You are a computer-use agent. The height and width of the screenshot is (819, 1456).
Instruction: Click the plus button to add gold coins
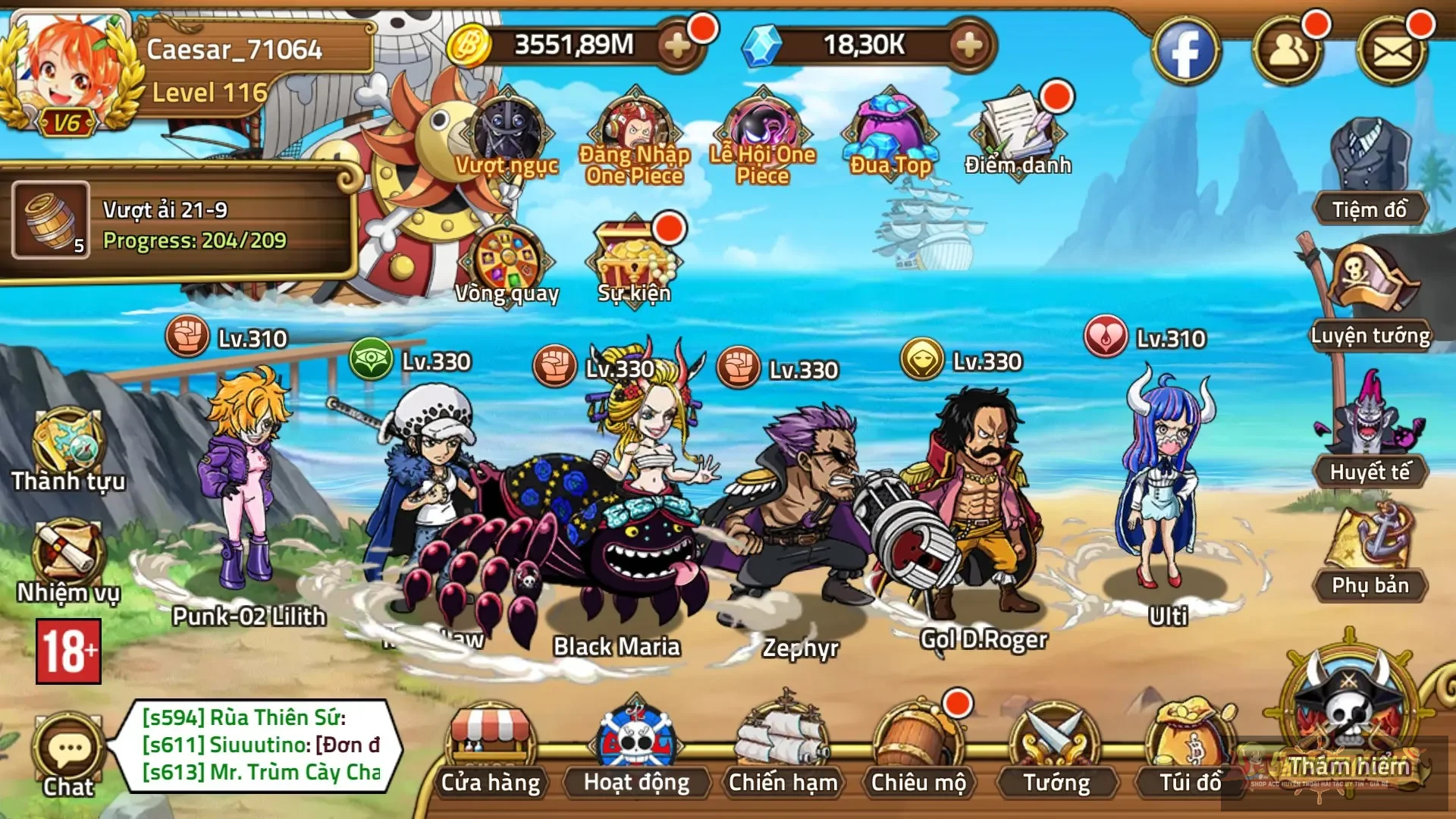click(x=677, y=47)
